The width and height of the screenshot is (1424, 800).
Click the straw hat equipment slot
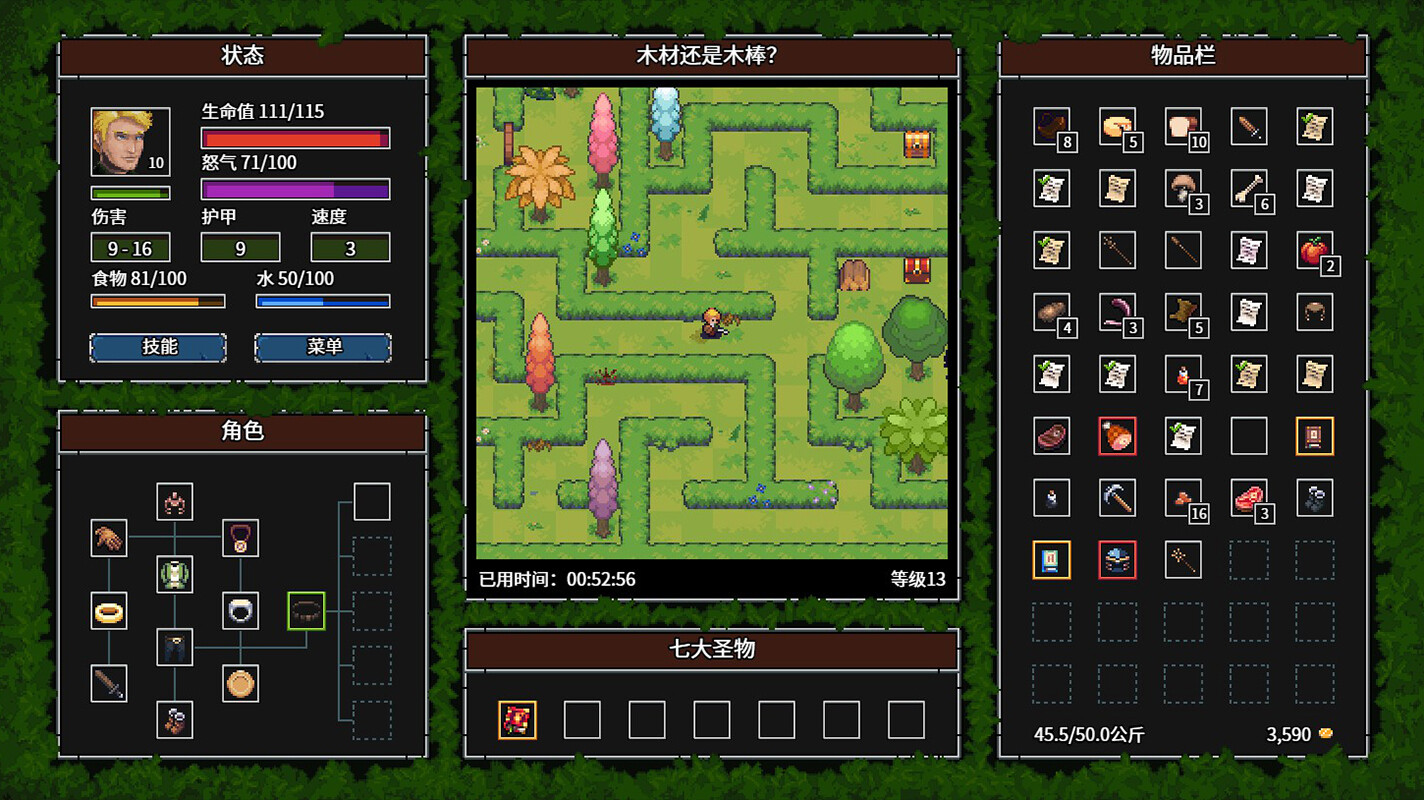(240, 684)
